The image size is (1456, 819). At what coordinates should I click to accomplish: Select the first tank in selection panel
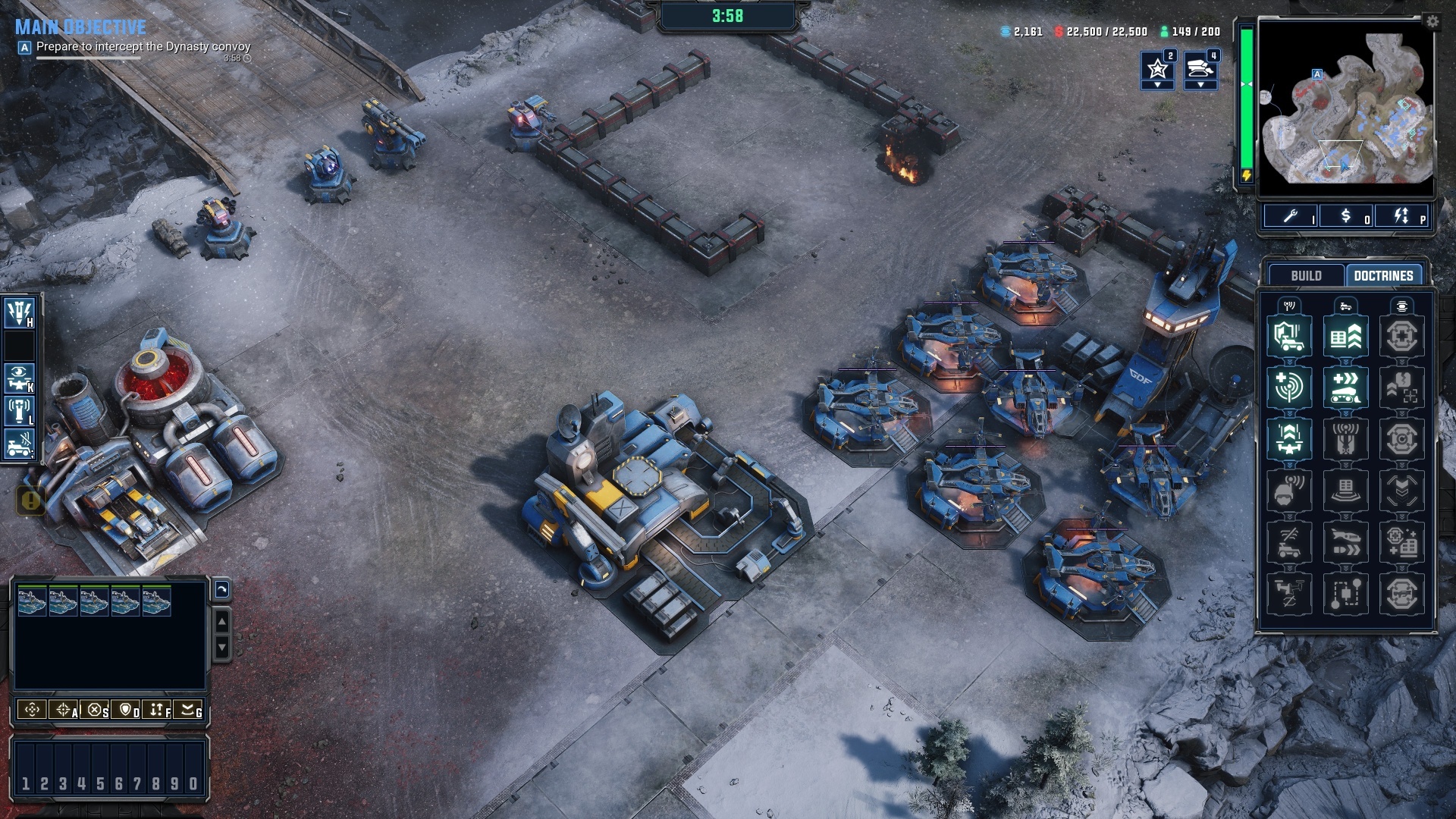click(x=32, y=601)
